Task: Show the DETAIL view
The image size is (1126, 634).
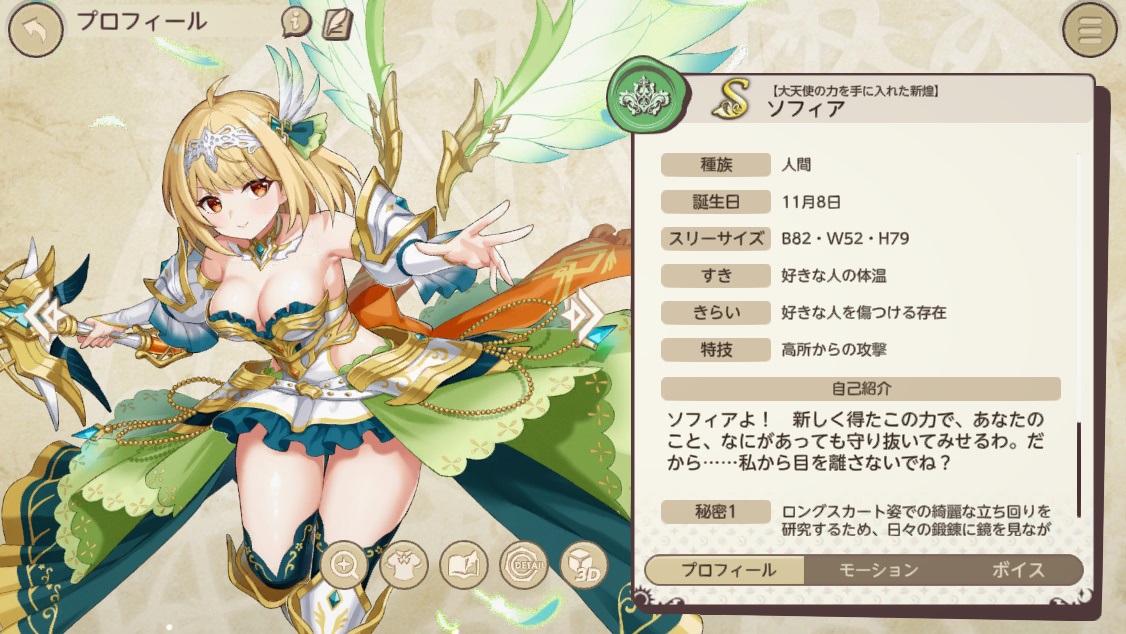Action: [x=523, y=567]
